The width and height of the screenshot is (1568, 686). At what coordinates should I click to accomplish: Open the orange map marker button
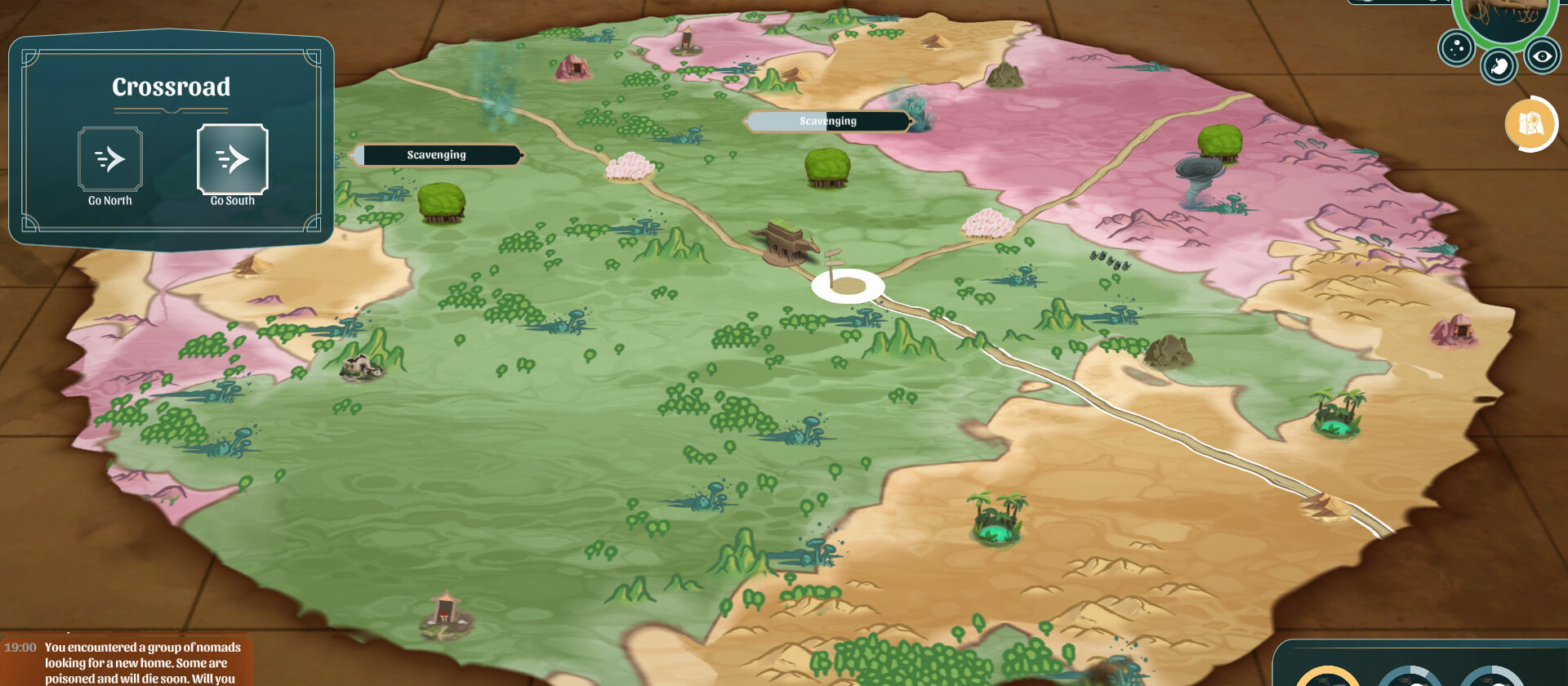tap(1530, 124)
